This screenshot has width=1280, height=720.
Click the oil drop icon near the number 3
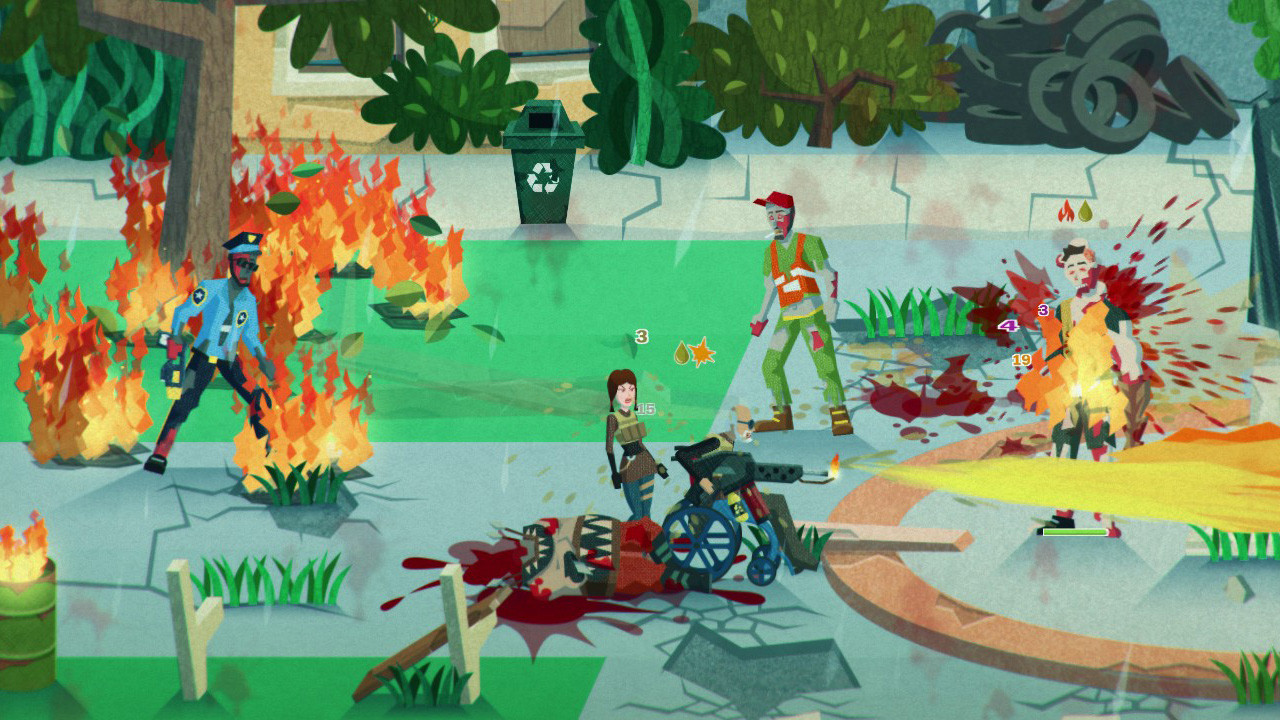click(681, 352)
